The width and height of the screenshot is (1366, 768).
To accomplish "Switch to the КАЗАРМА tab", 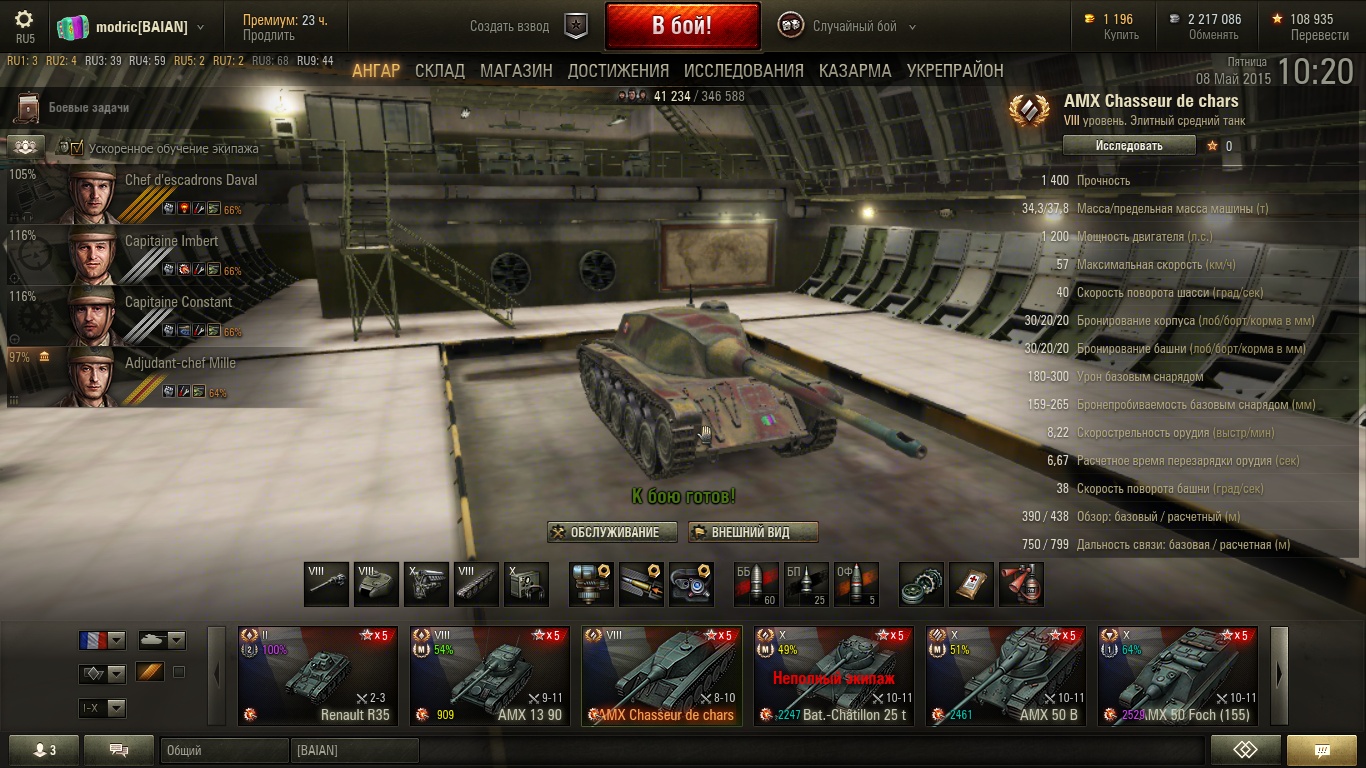I will point(855,71).
